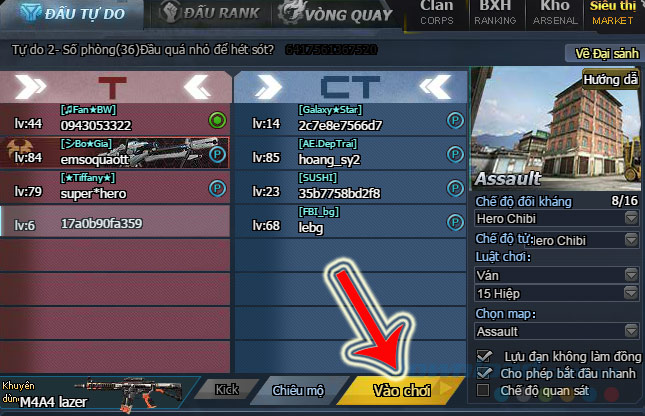
Task: Enable the Chế độ quan sát checkbox
Action: pyautogui.click(x=485, y=390)
